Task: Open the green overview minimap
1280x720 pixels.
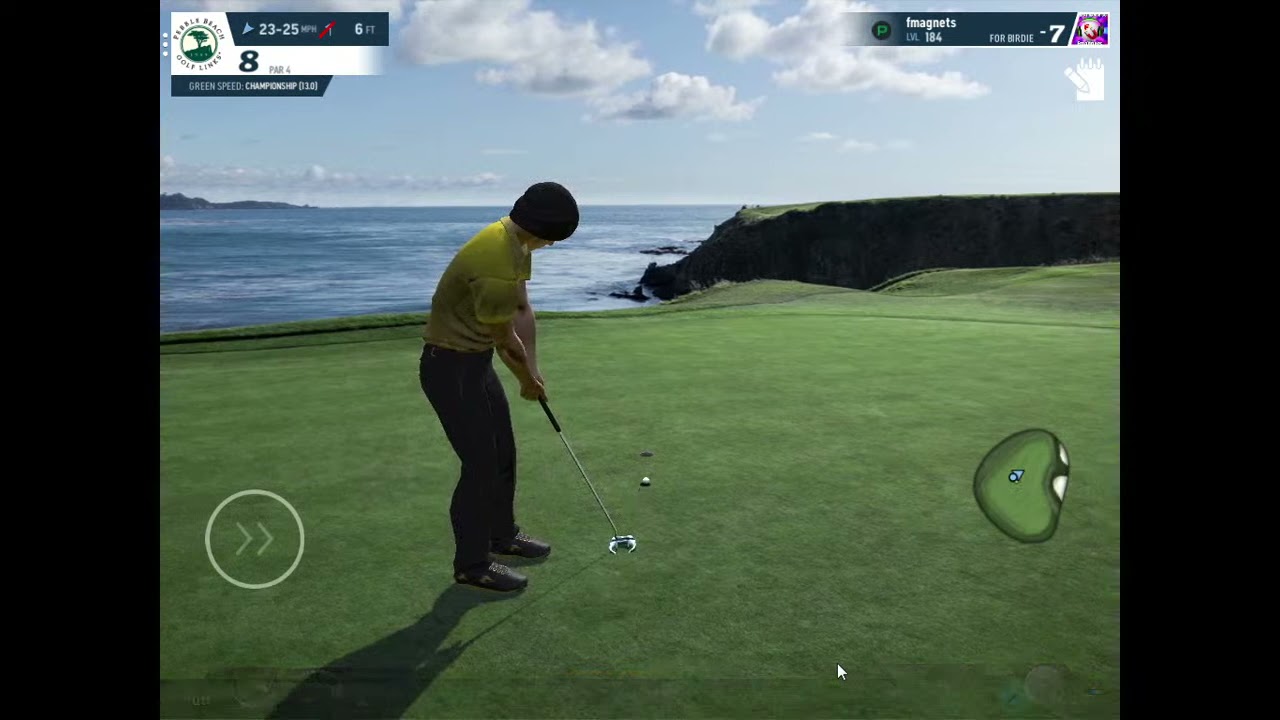Action: click(1020, 485)
